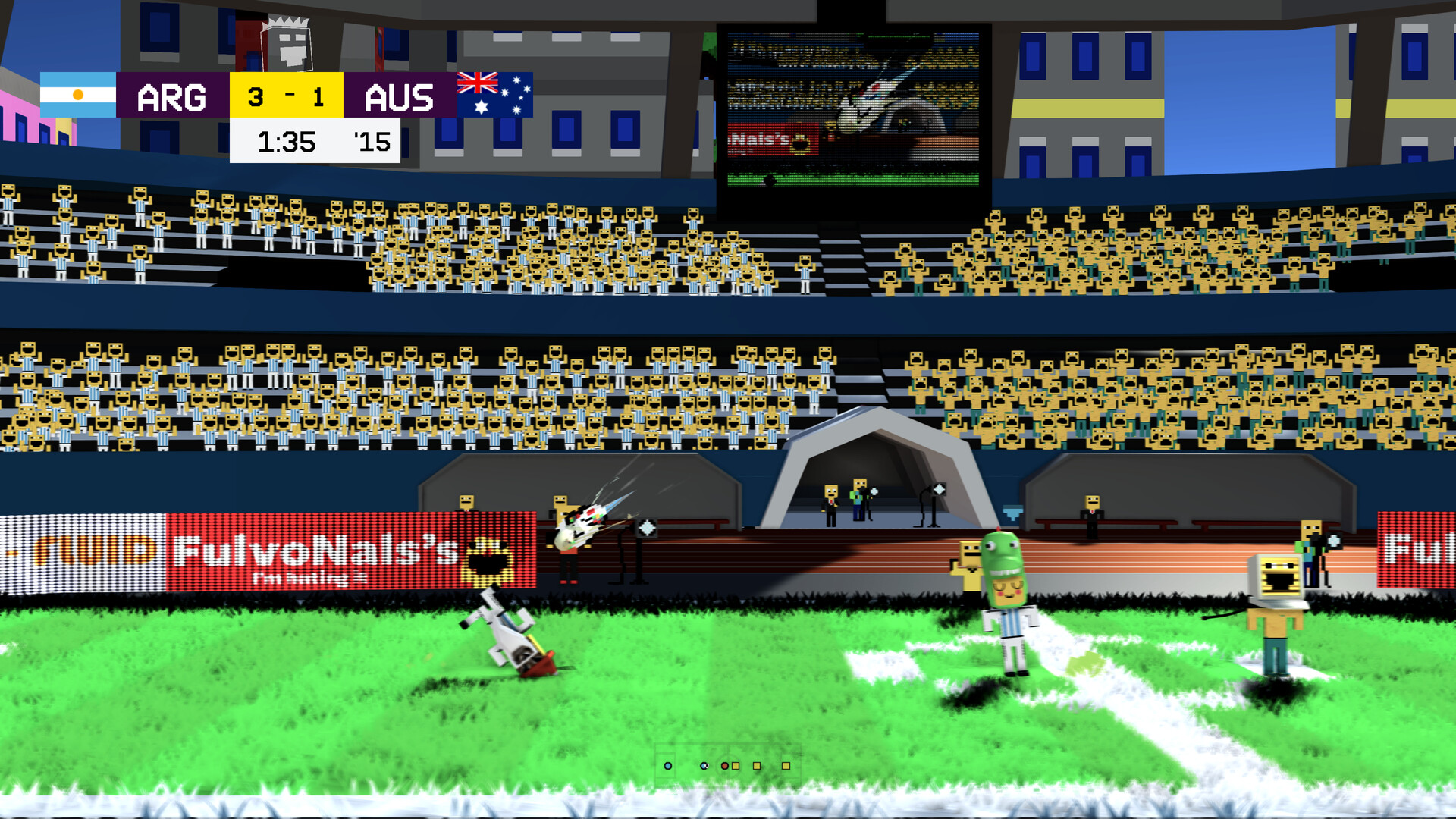Click the AUS team label
The image size is (1456, 819).
coord(401,96)
